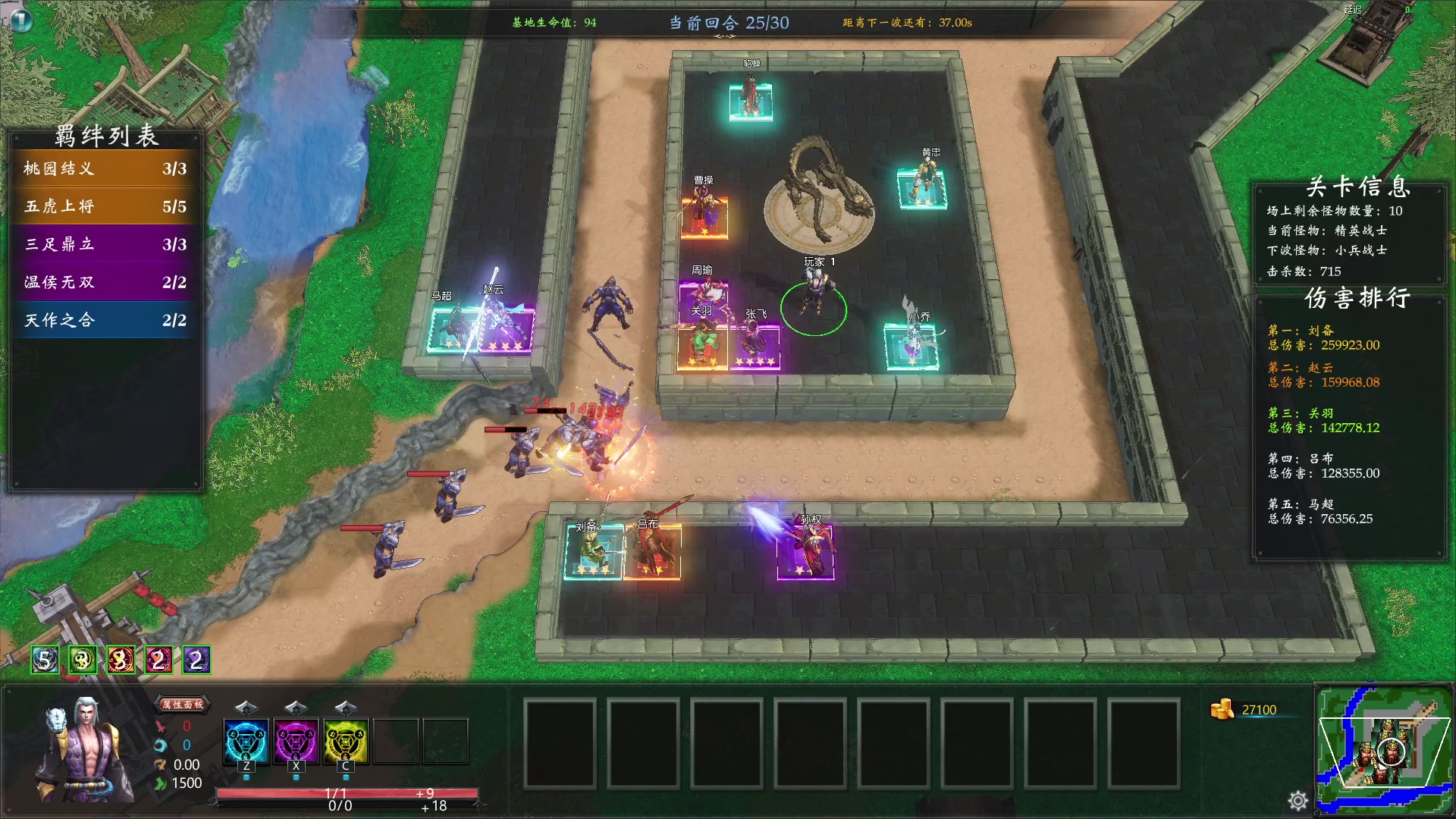Select the 三足鼎立 bond row
This screenshot has width=1456, height=819.
pyautogui.click(x=105, y=244)
